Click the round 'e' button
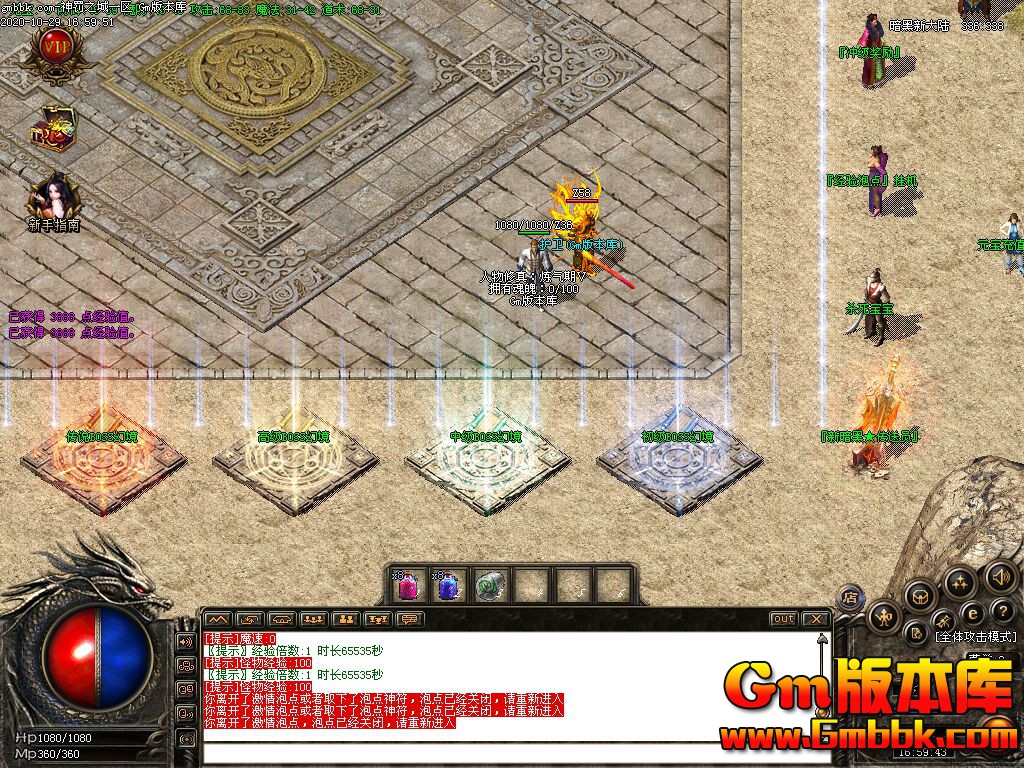 pyautogui.click(x=973, y=613)
